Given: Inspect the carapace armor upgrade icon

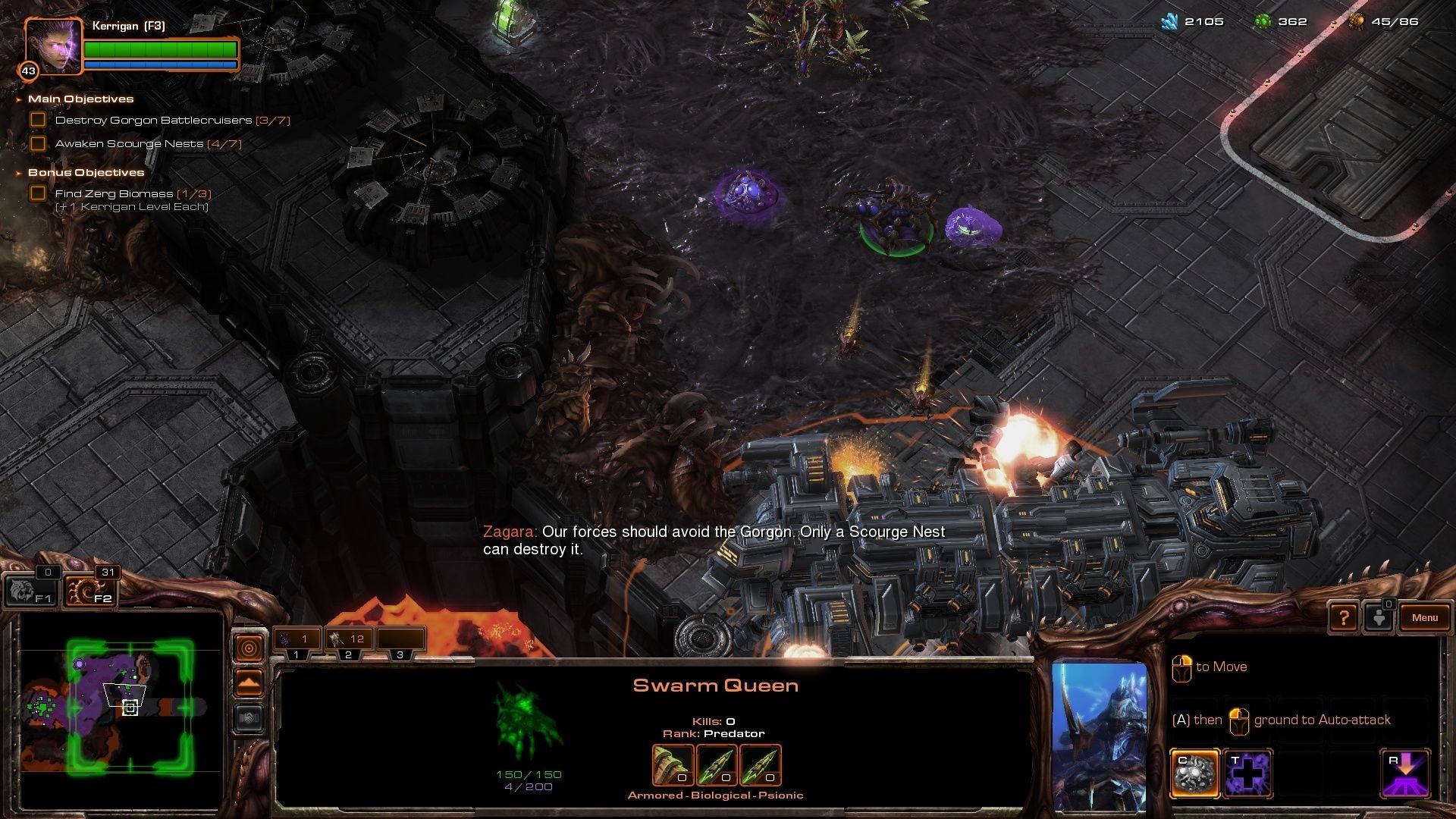Looking at the screenshot, I should tap(673, 765).
